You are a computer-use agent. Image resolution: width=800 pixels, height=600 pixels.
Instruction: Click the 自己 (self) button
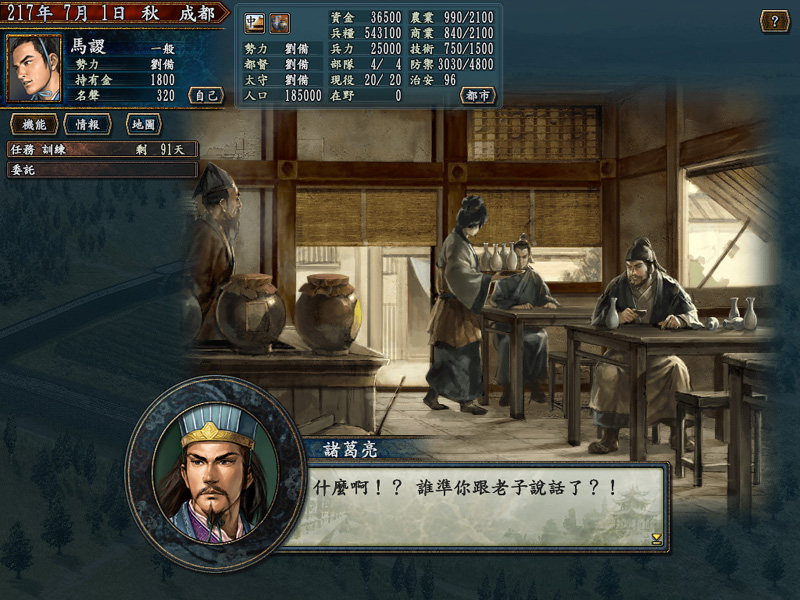pyautogui.click(x=205, y=95)
